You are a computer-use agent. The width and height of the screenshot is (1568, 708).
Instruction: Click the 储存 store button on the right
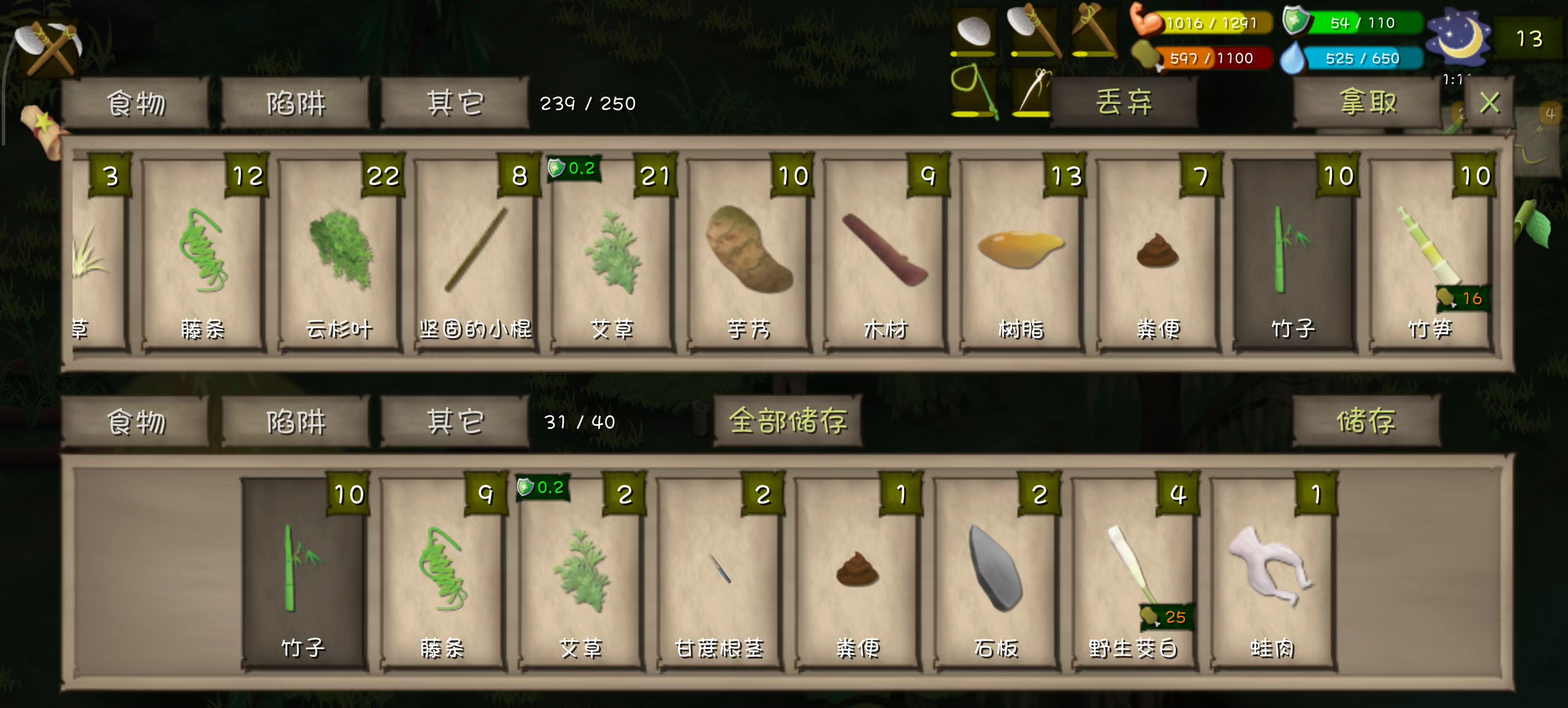tap(1364, 420)
